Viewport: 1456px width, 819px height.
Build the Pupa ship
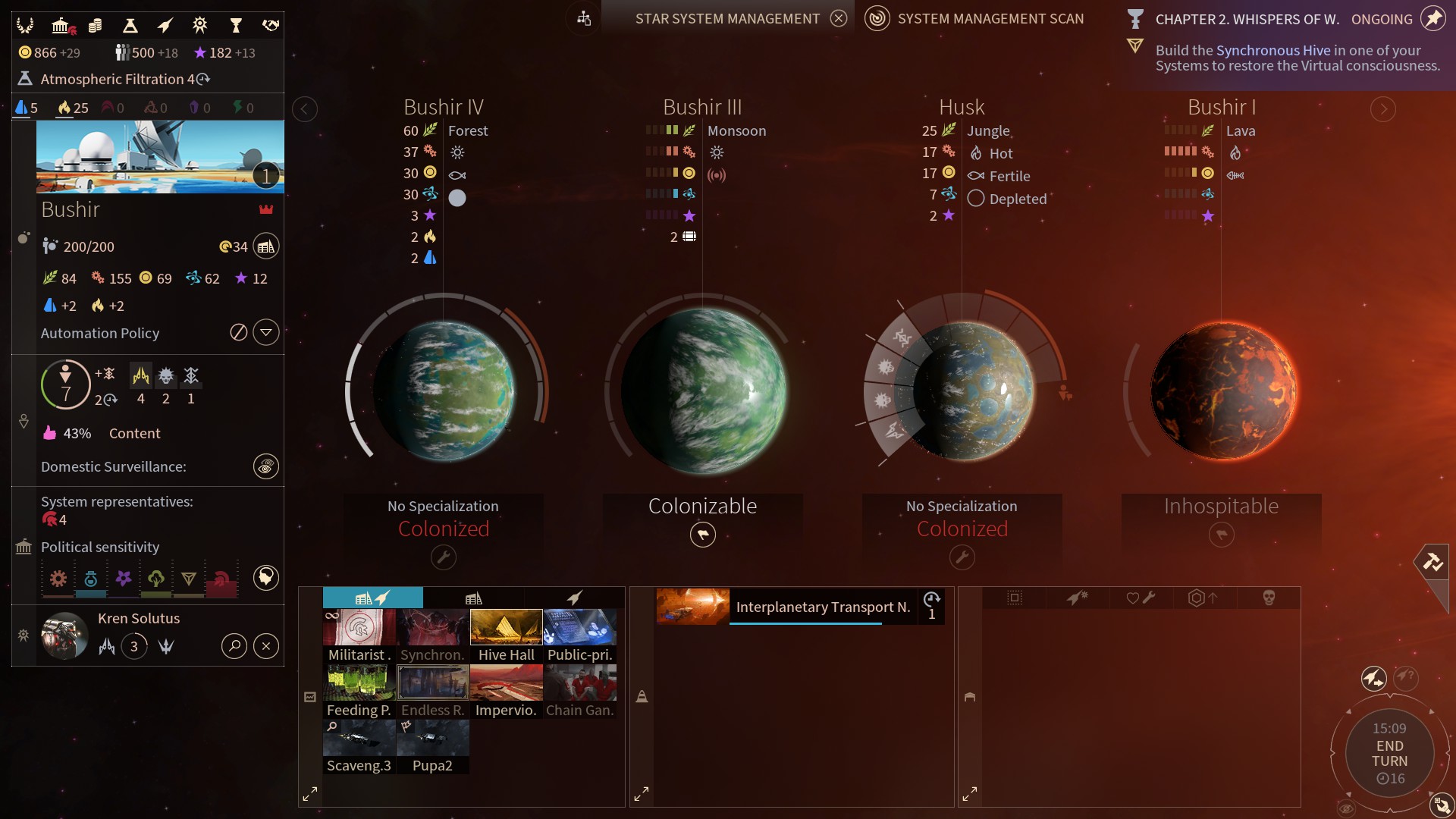coord(432,746)
